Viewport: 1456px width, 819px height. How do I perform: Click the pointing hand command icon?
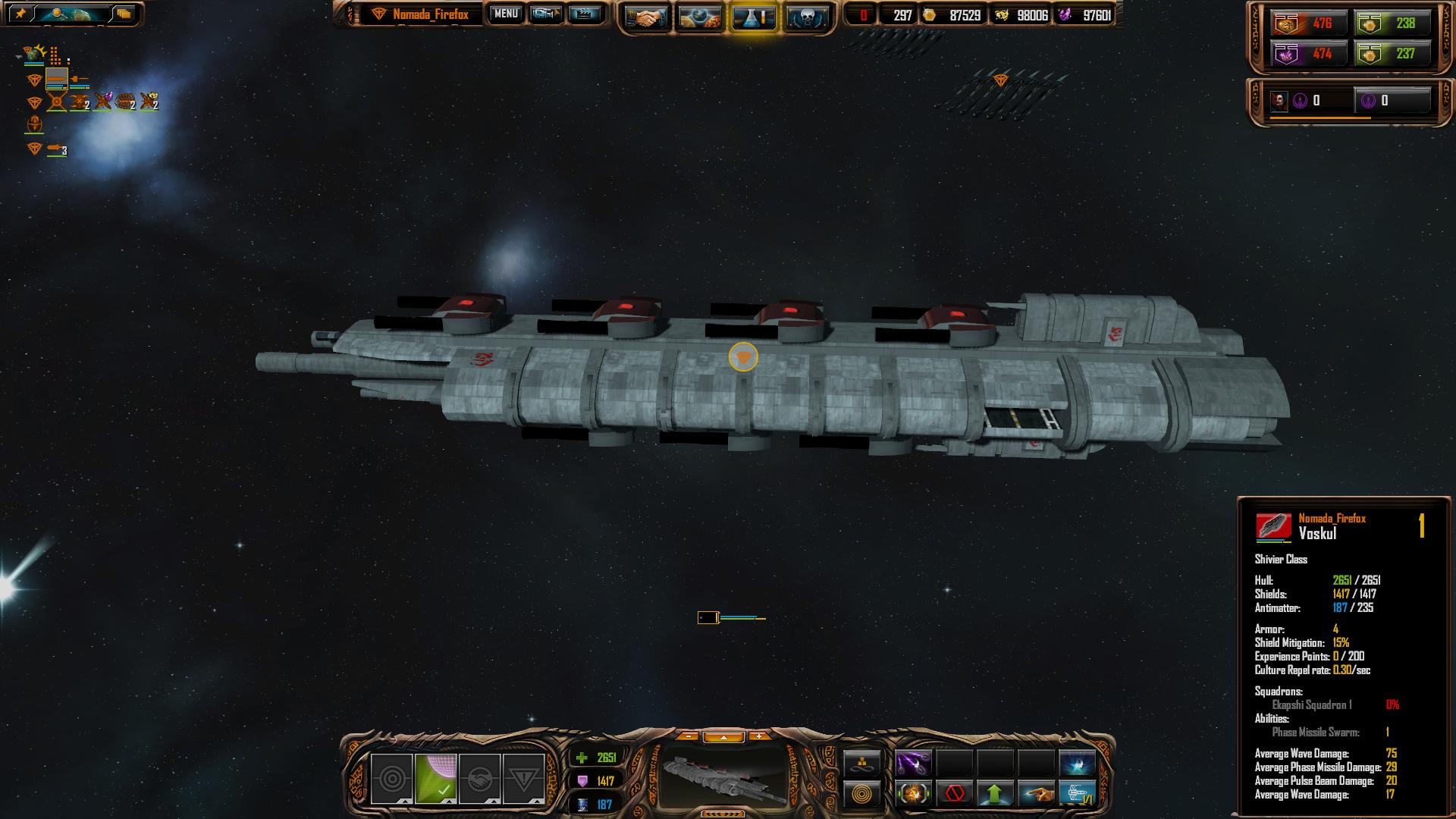point(1036,794)
